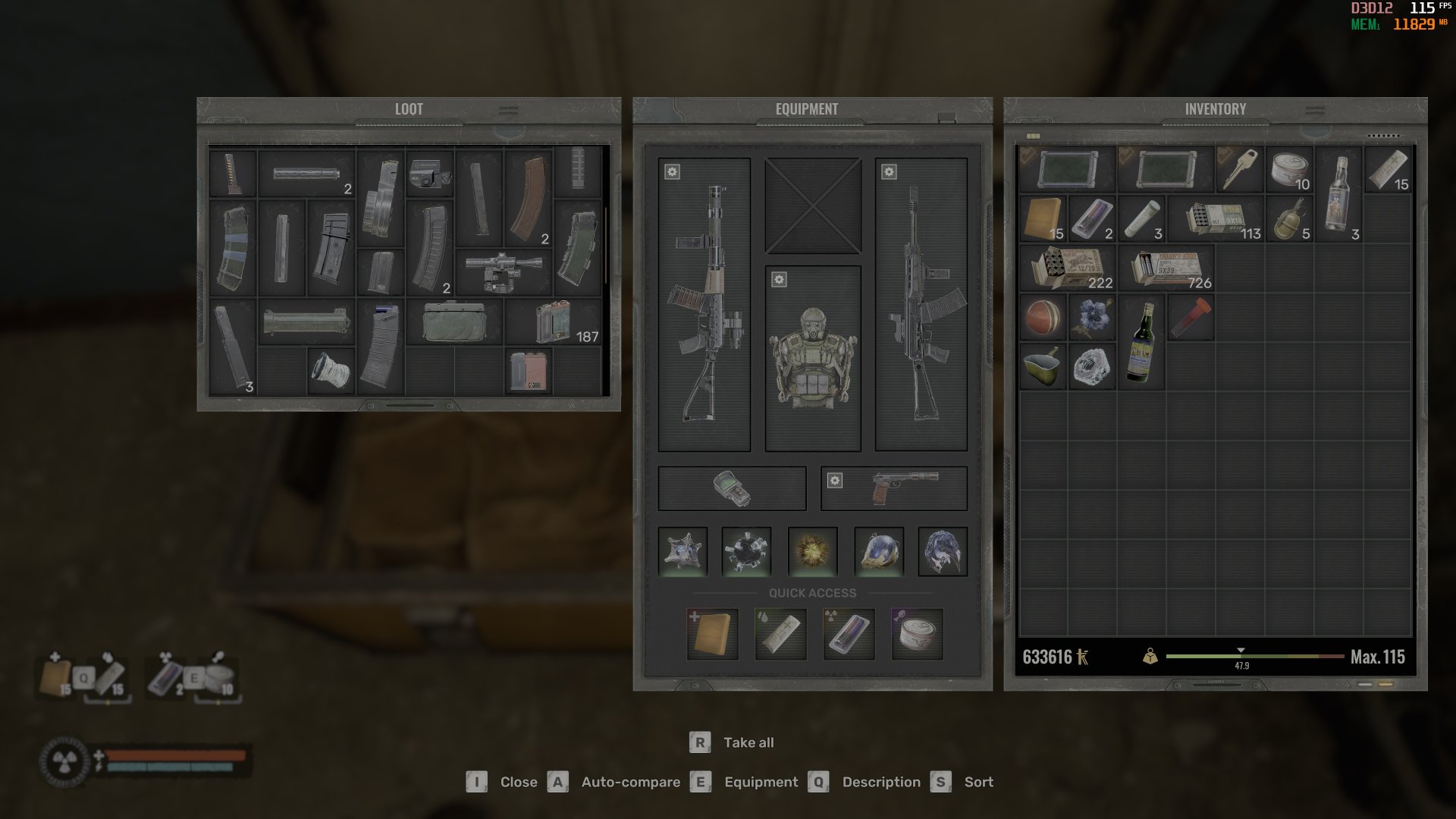Image resolution: width=1456 pixels, height=819 pixels.
Task: Click the detector device equipment slot
Action: [732, 488]
